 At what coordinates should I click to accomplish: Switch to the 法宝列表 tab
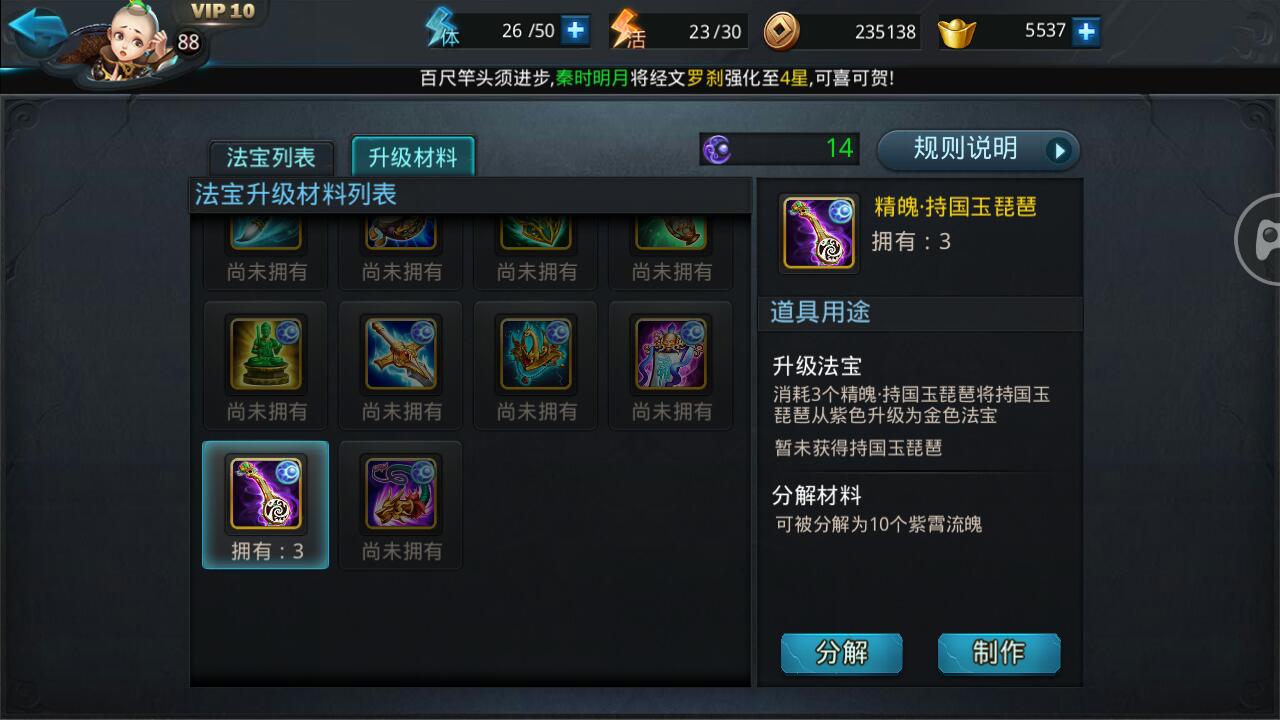click(x=272, y=157)
